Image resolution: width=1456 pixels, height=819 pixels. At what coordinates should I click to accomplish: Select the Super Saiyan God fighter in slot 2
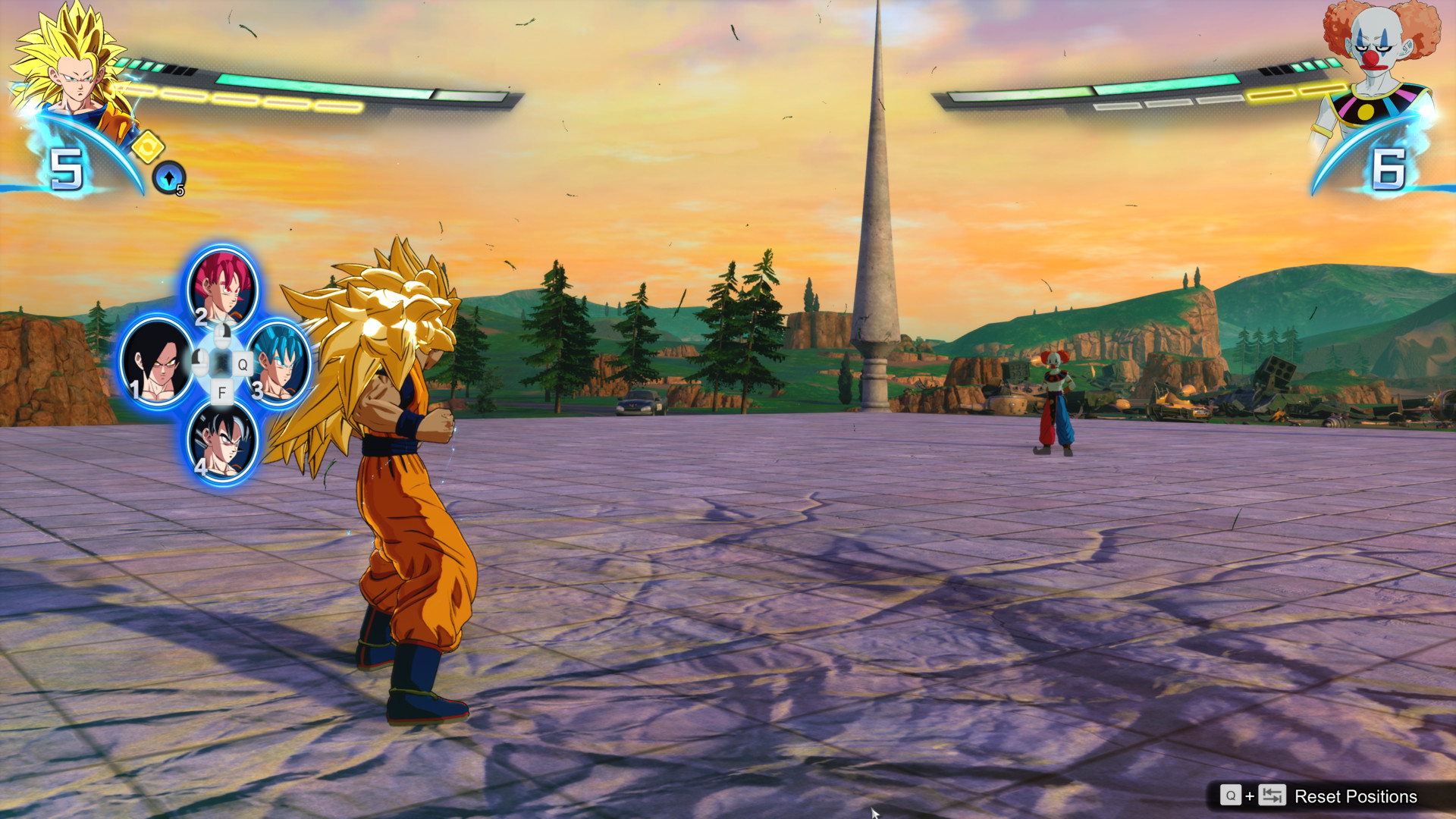point(221,290)
